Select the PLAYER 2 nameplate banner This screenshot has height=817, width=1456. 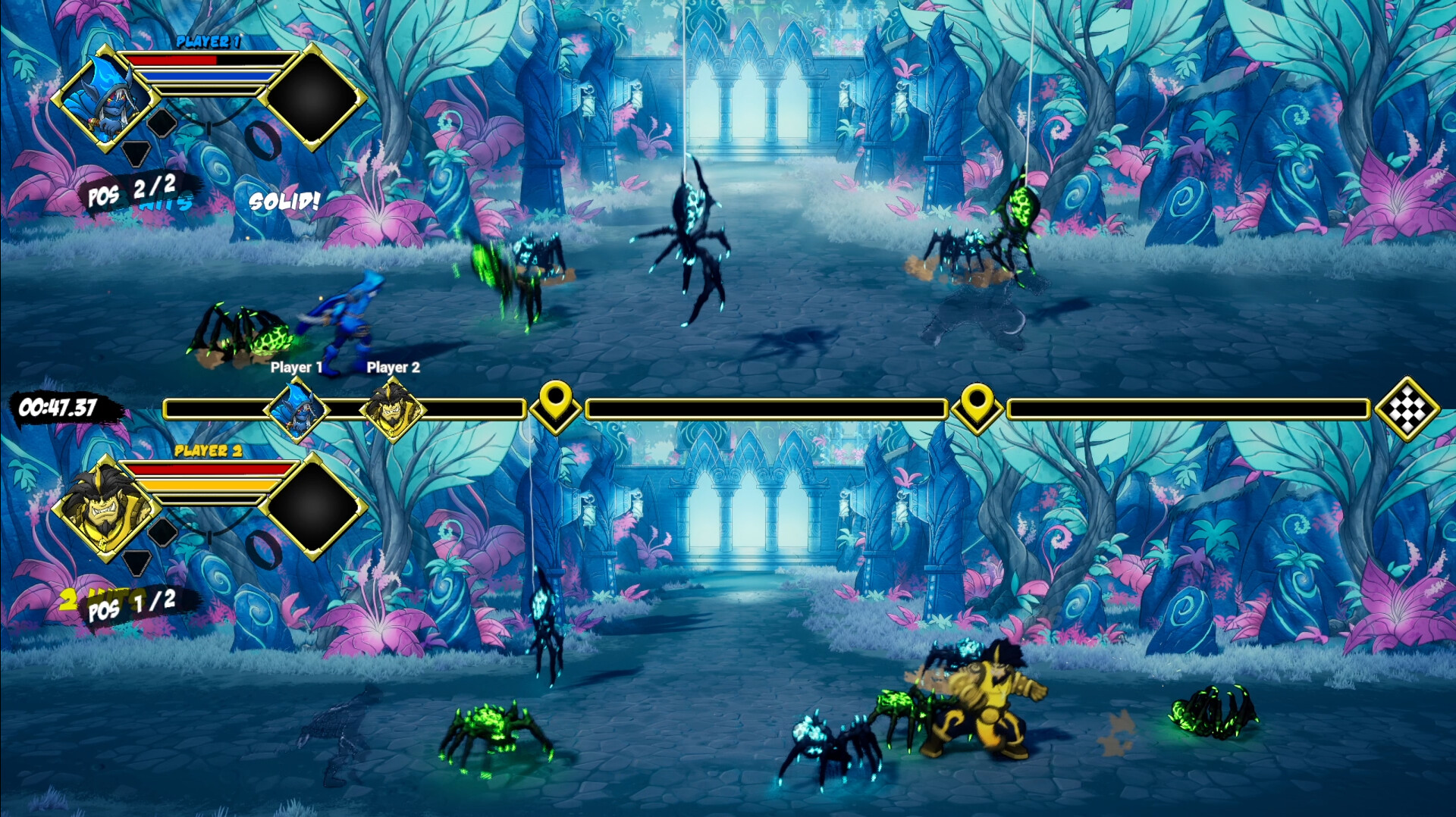coord(210,451)
